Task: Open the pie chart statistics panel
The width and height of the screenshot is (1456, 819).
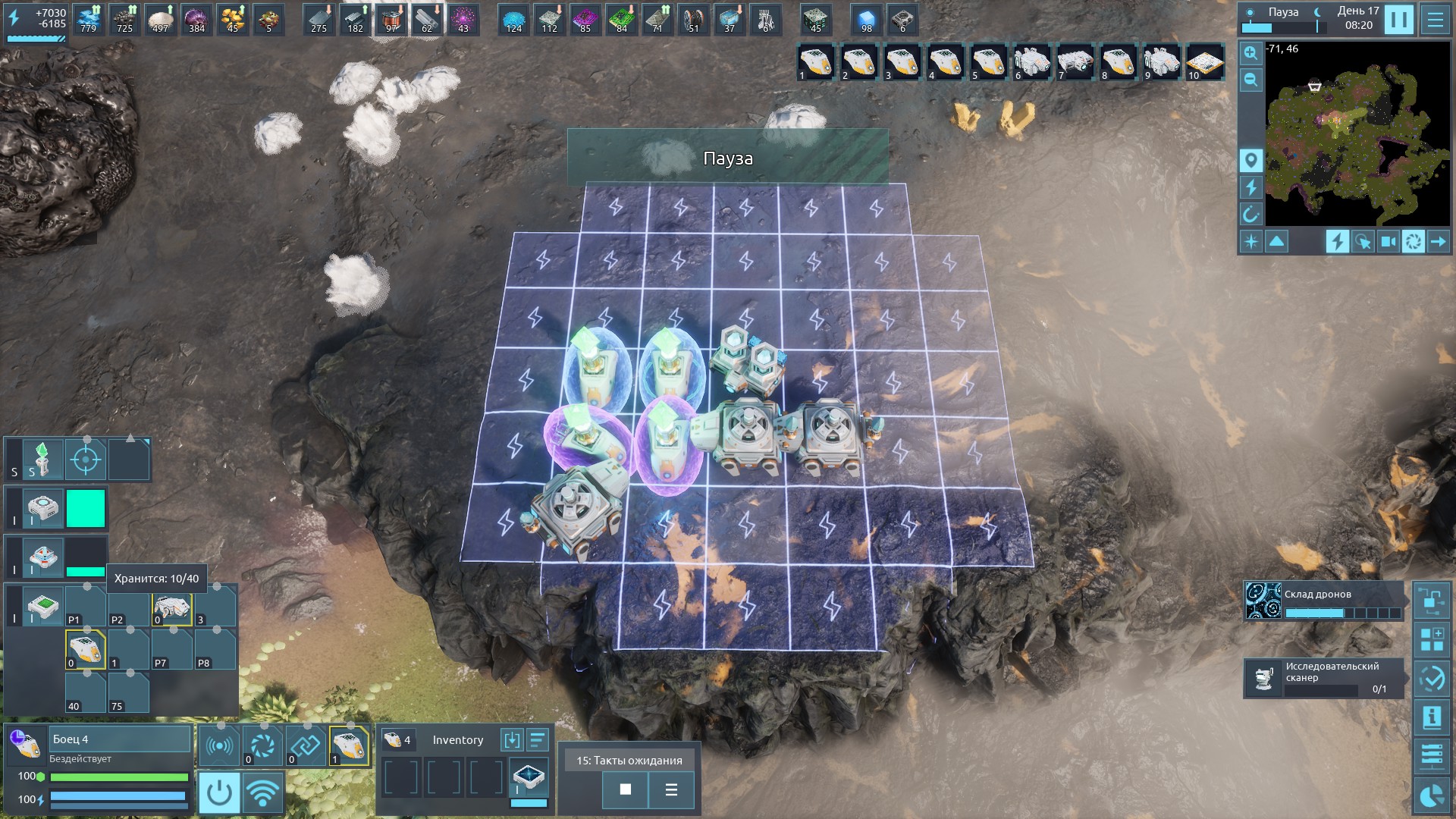Action: coord(1432,795)
